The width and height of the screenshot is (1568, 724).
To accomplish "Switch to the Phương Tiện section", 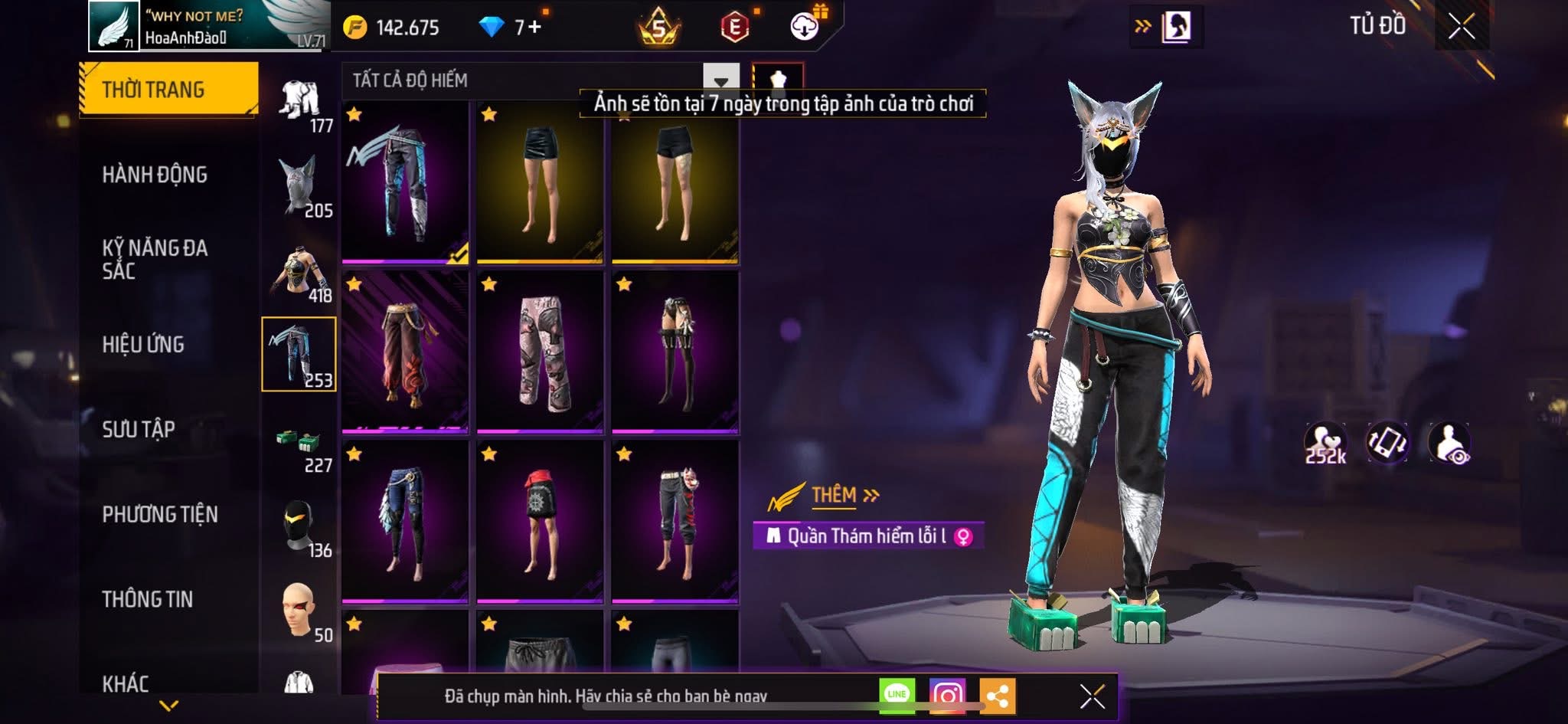I will click(160, 514).
